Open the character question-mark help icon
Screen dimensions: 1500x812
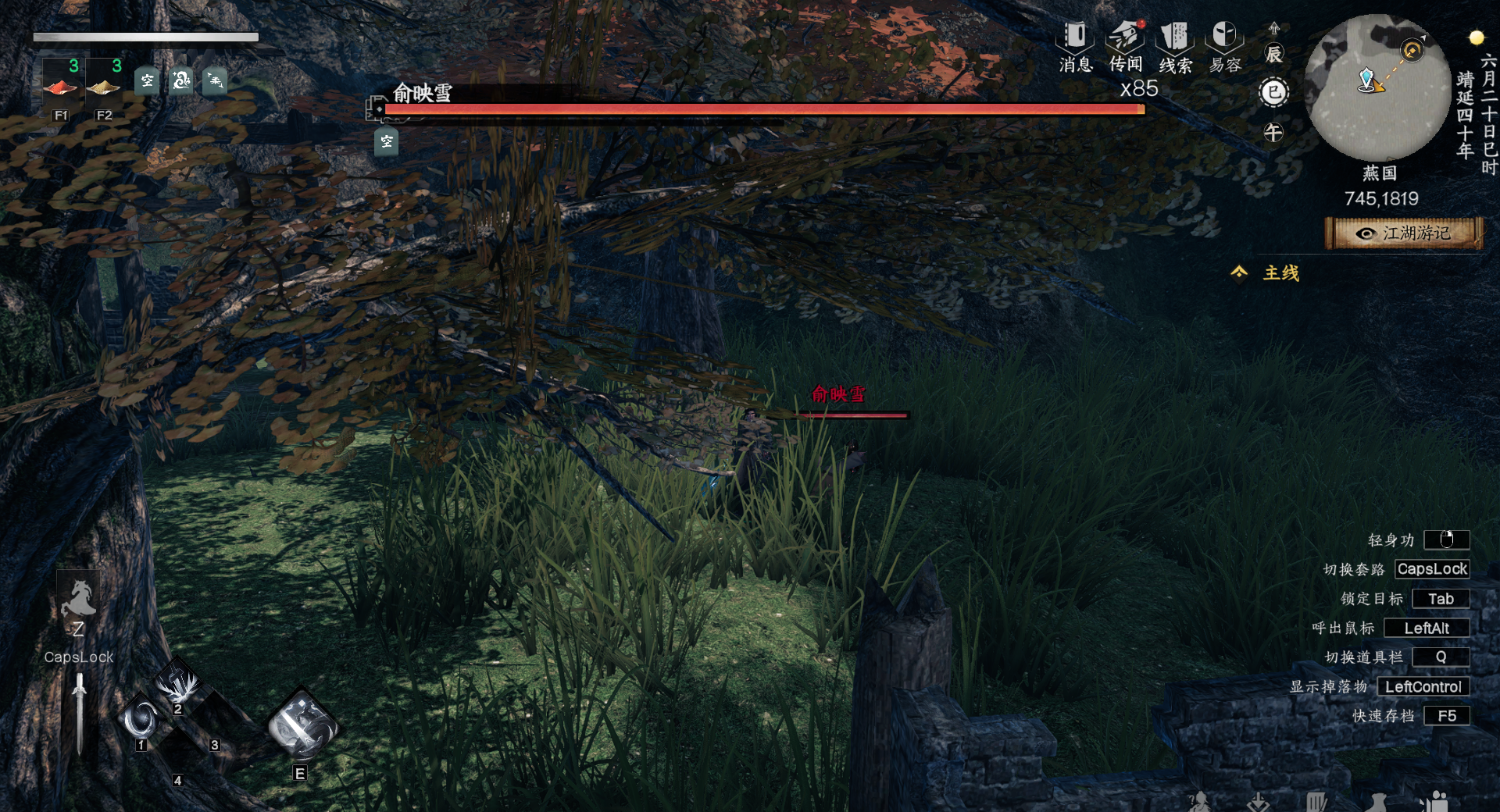click(1198, 803)
